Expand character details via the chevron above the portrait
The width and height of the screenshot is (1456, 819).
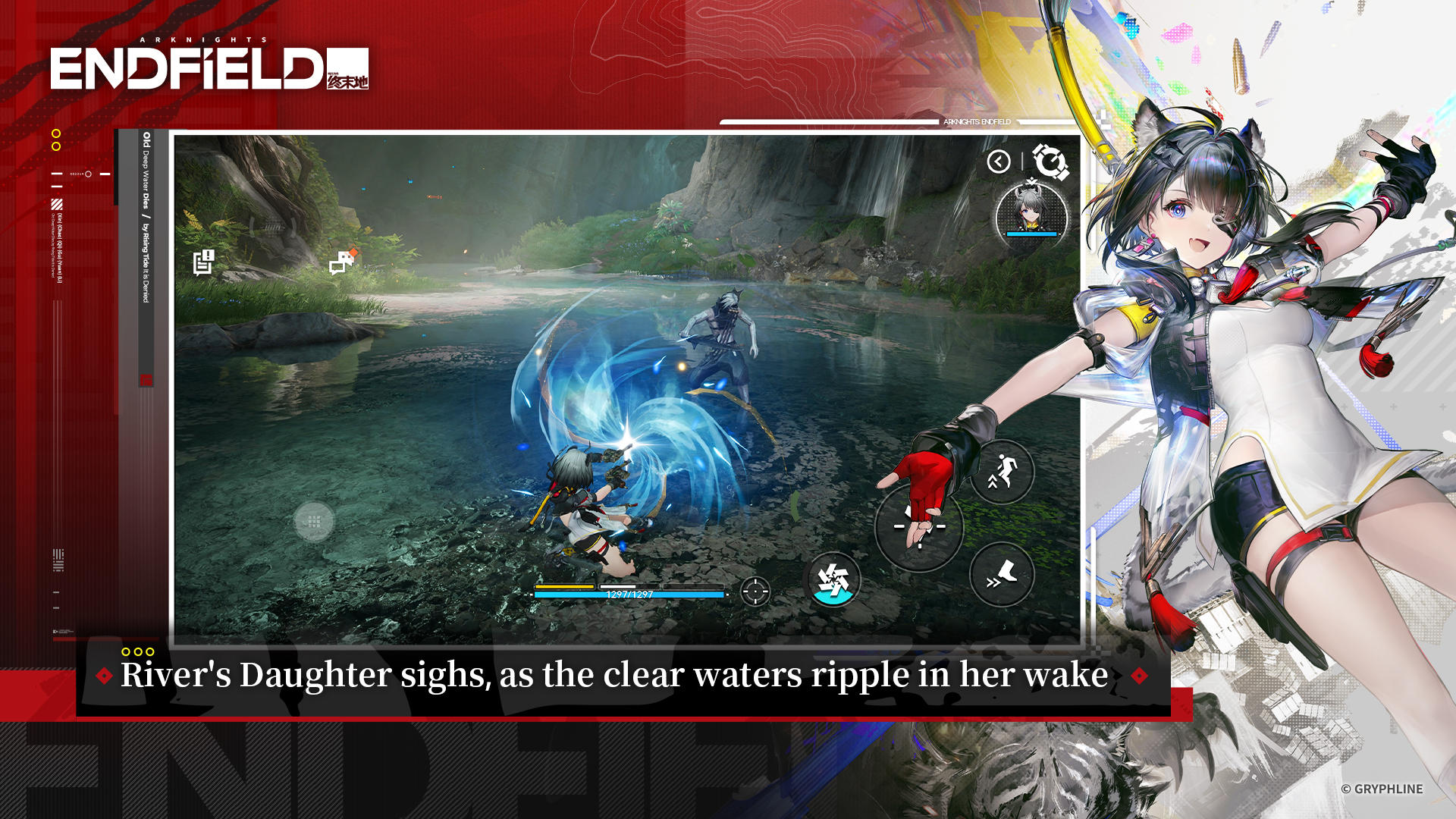(x=1030, y=180)
